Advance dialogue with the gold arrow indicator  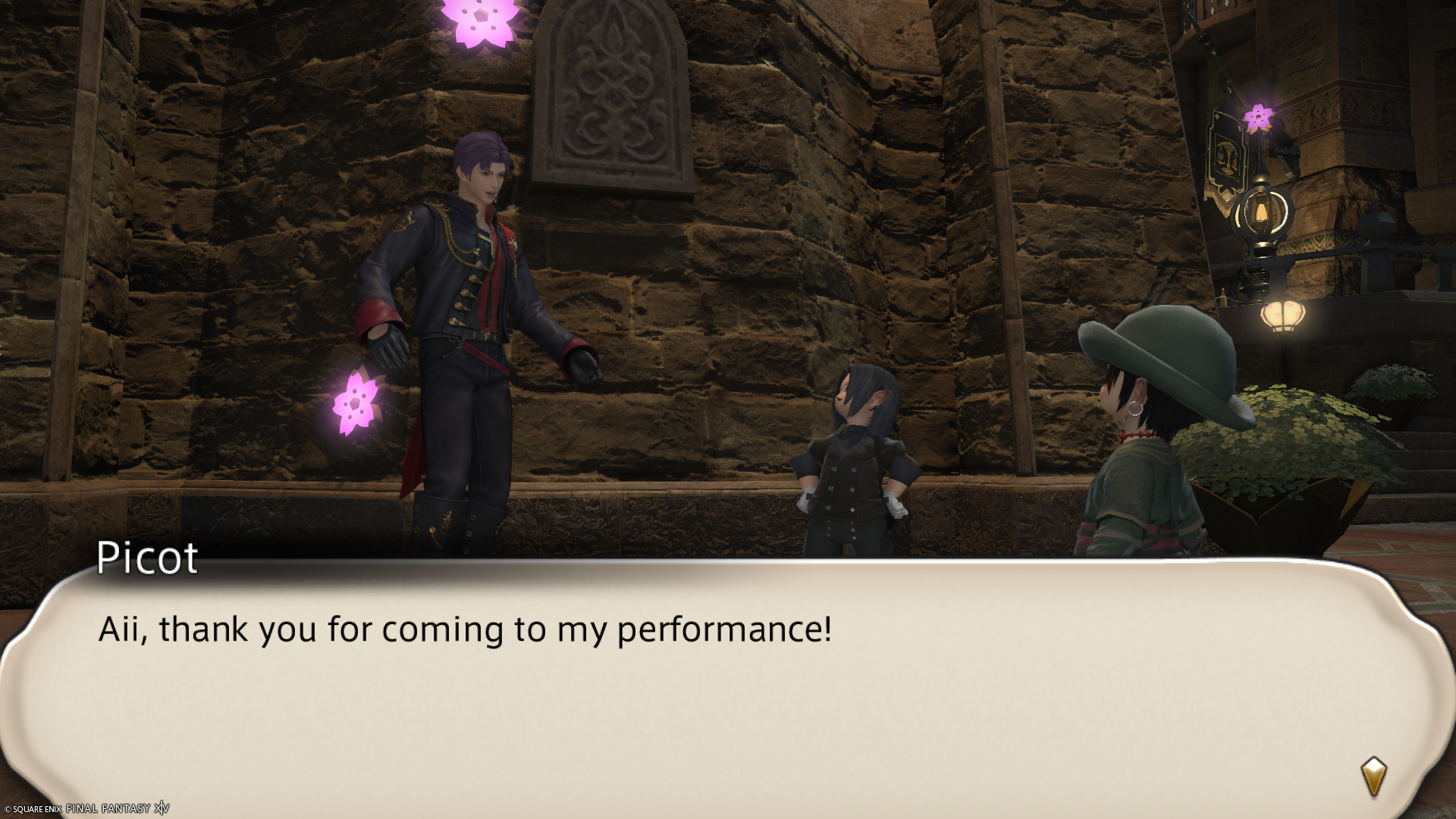click(x=1373, y=777)
